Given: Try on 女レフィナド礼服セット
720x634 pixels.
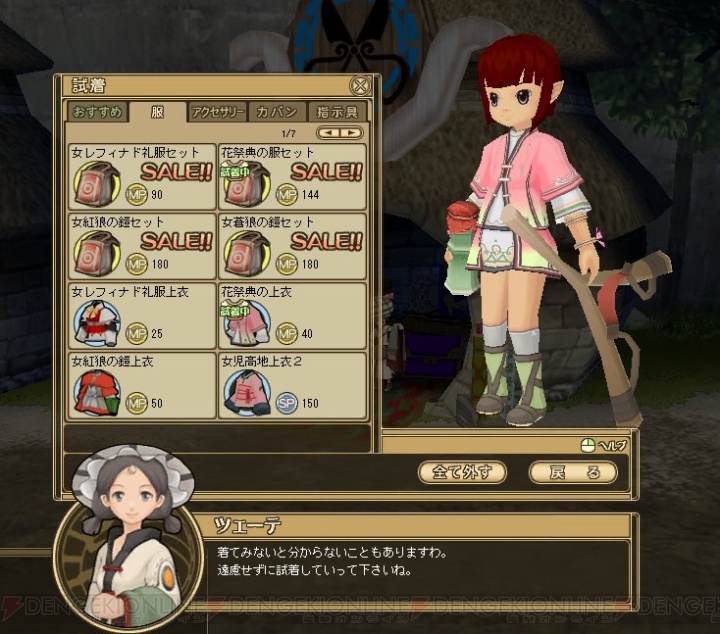Looking at the screenshot, I should [142, 176].
